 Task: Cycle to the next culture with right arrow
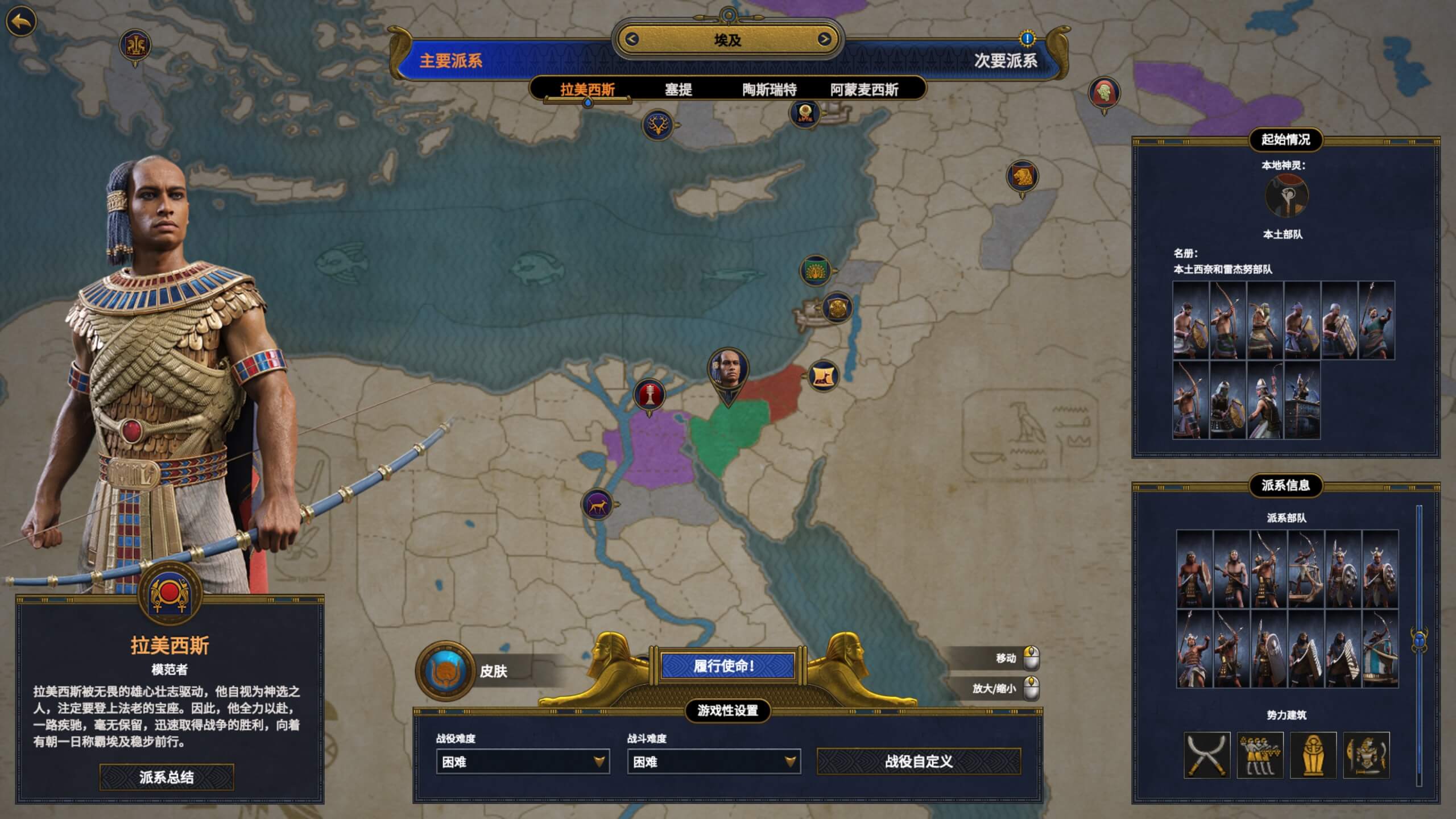pos(824,39)
